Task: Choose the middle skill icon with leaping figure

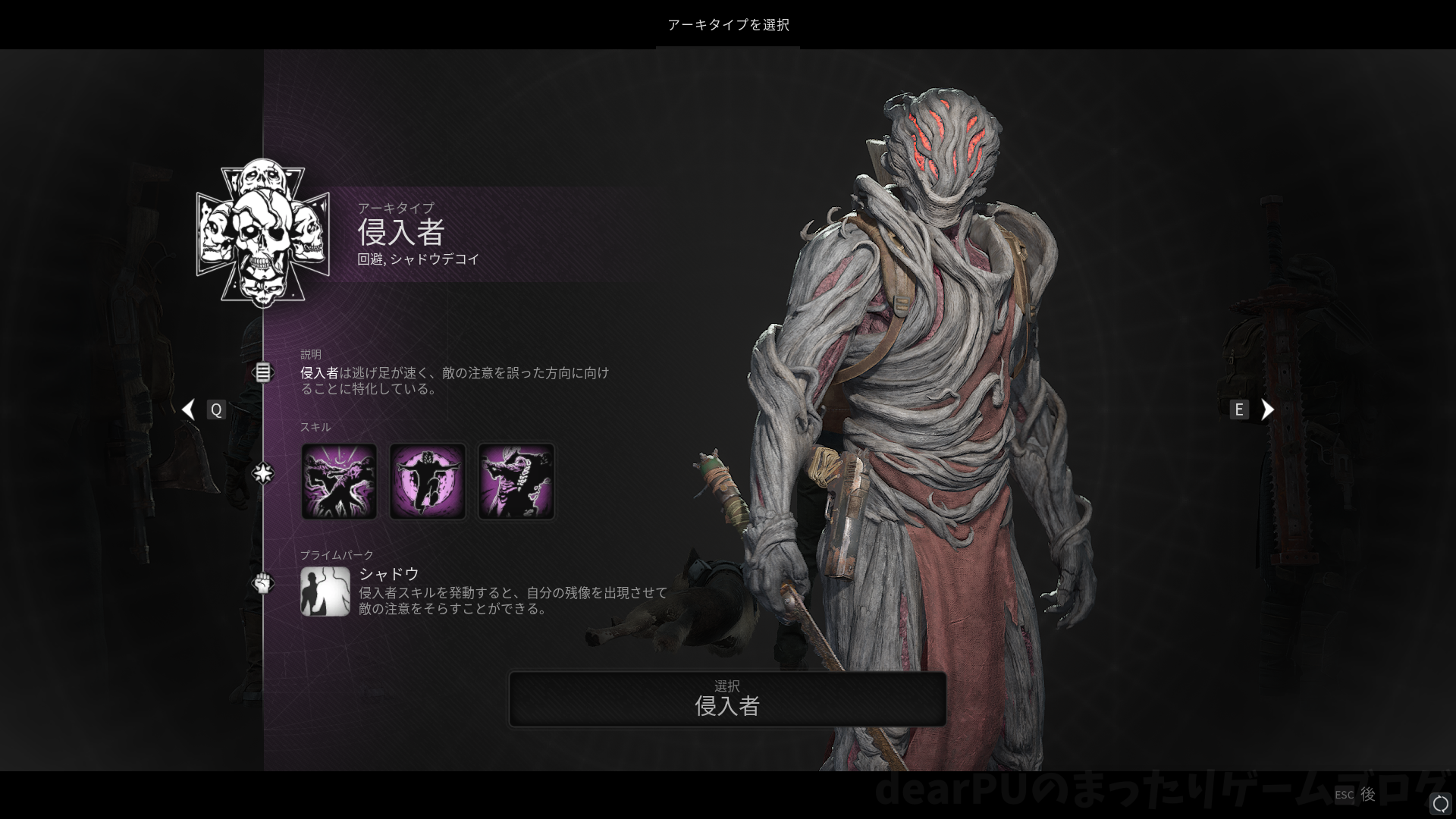Action: click(x=428, y=482)
